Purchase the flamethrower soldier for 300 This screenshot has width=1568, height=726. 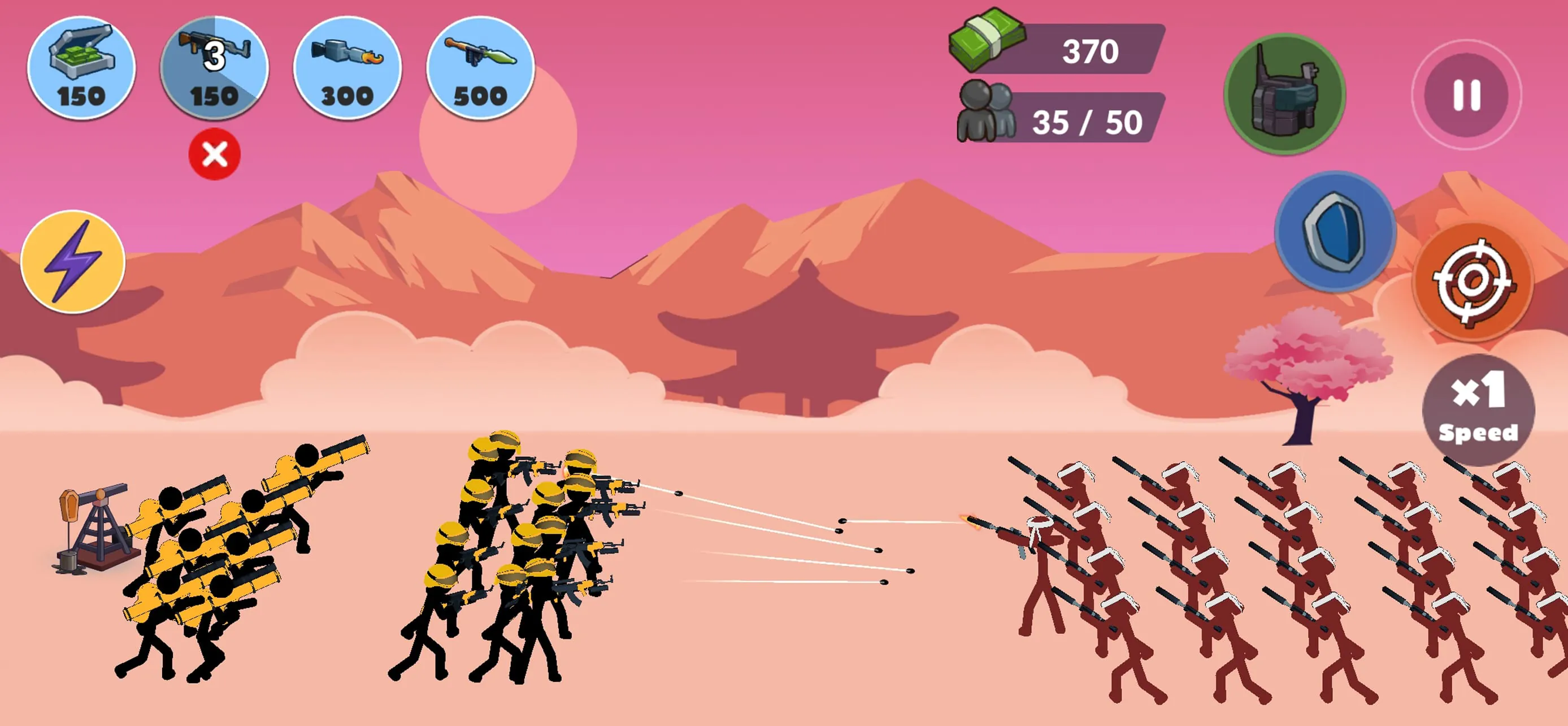344,68
